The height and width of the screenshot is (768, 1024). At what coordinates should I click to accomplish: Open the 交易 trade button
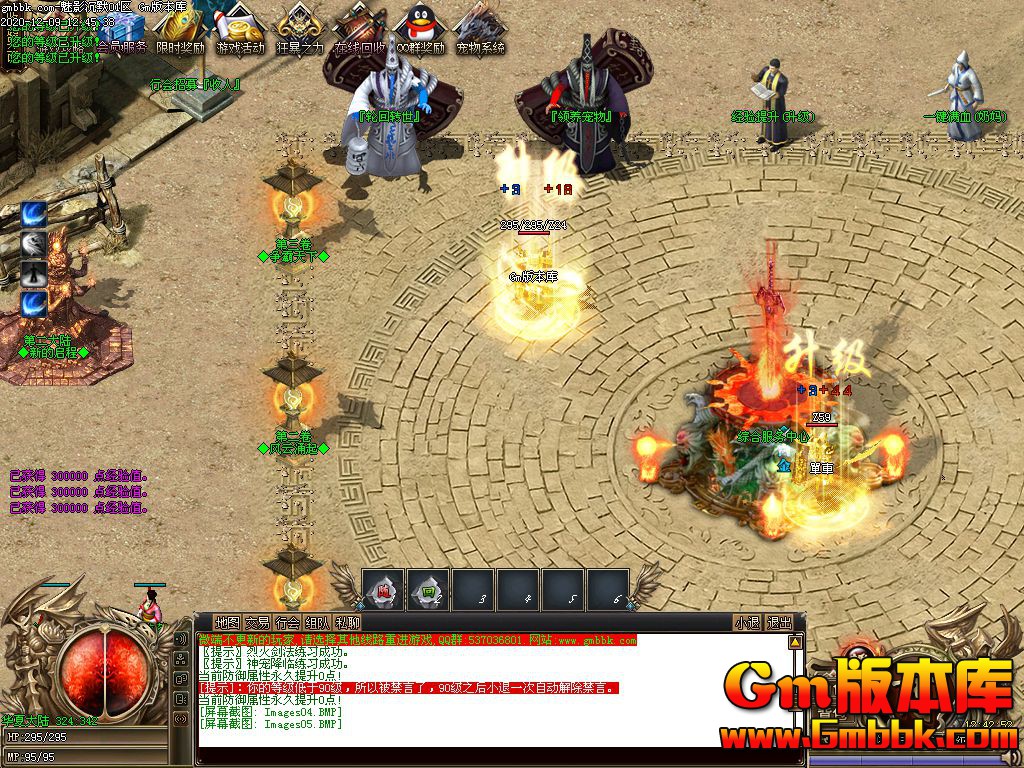pyautogui.click(x=258, y=622)
